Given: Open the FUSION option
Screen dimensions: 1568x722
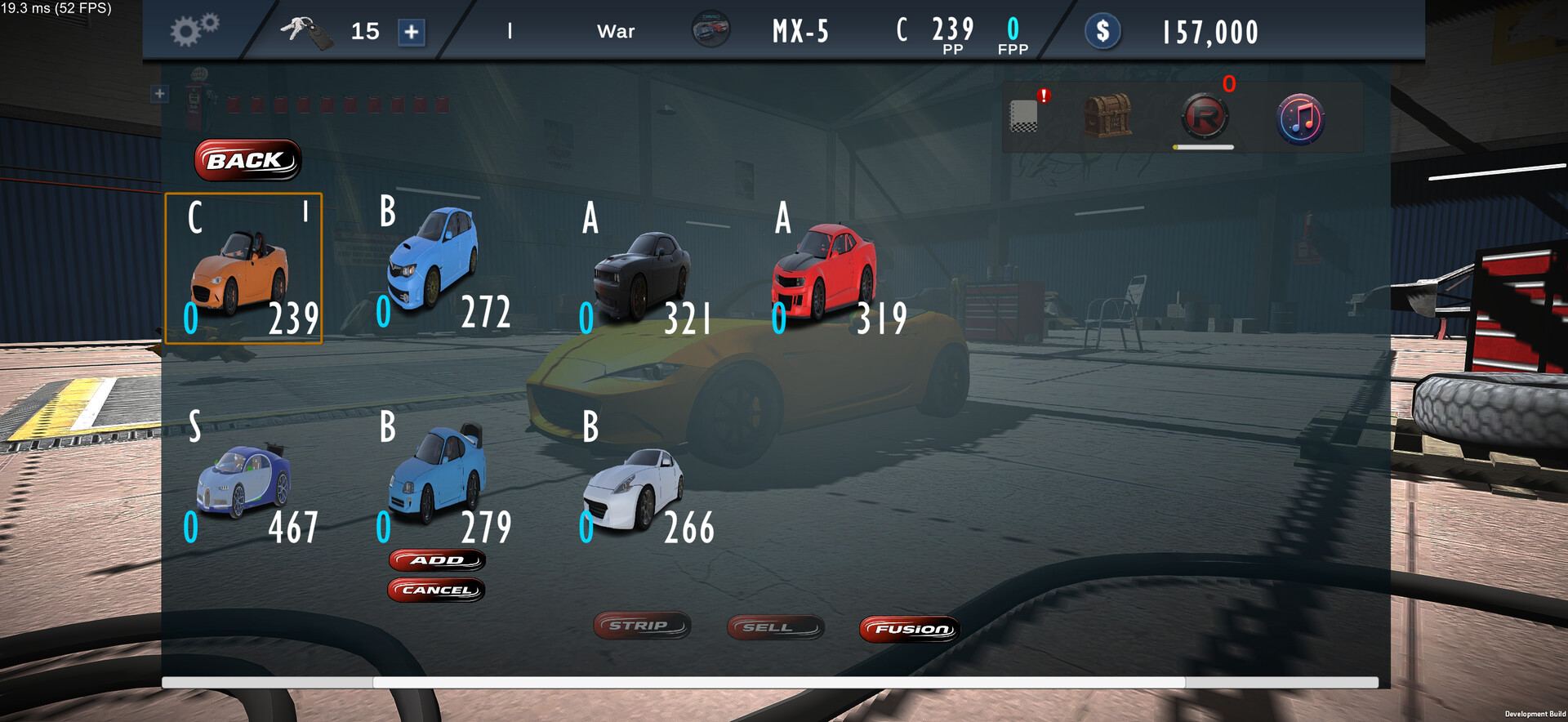Looking at the screenshot, I should (x=909, y=629).
